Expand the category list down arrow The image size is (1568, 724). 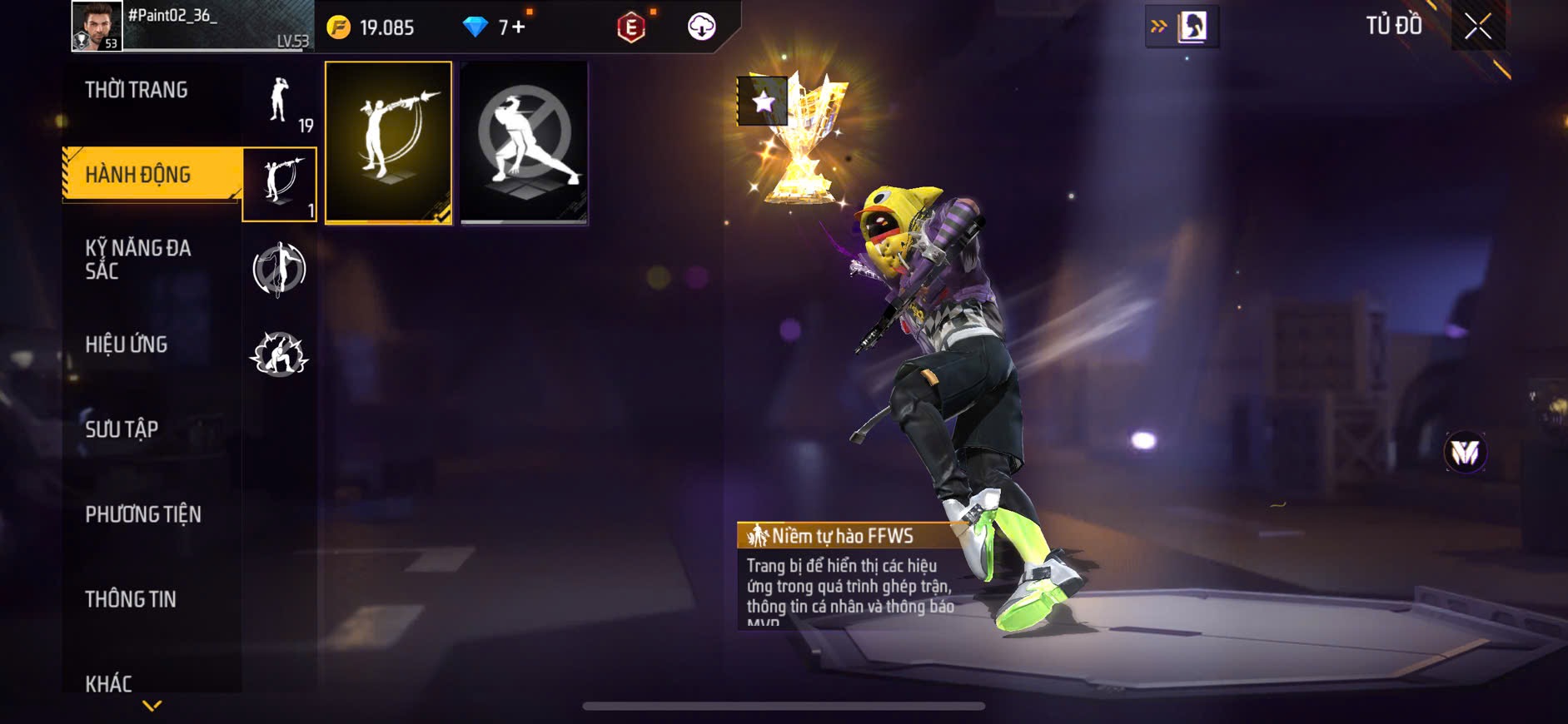(x=152, y=706)
